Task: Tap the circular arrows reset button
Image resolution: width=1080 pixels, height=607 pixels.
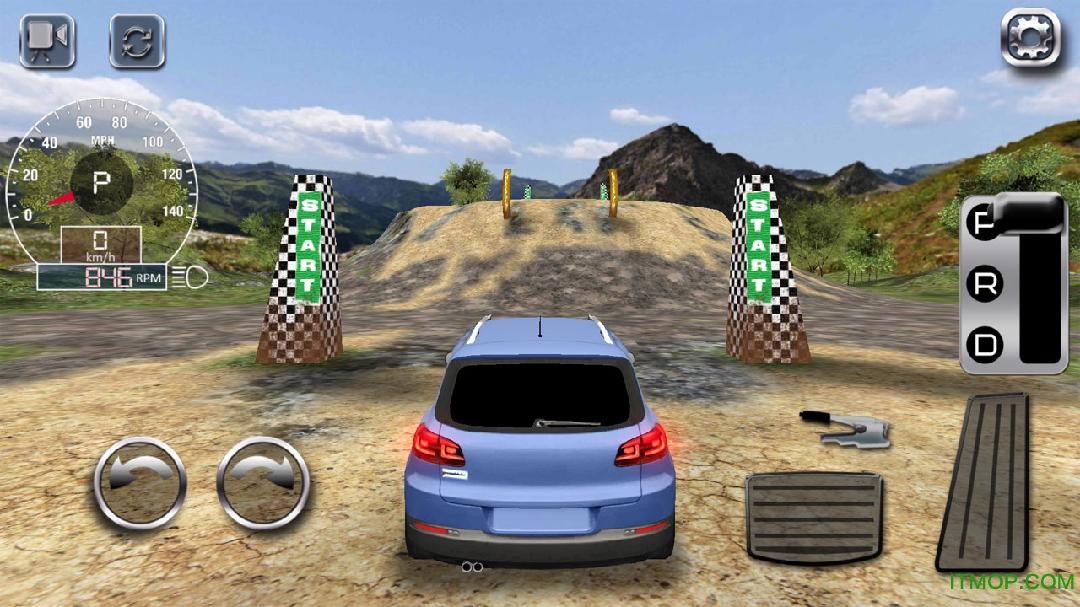Action: coord(137,41)
